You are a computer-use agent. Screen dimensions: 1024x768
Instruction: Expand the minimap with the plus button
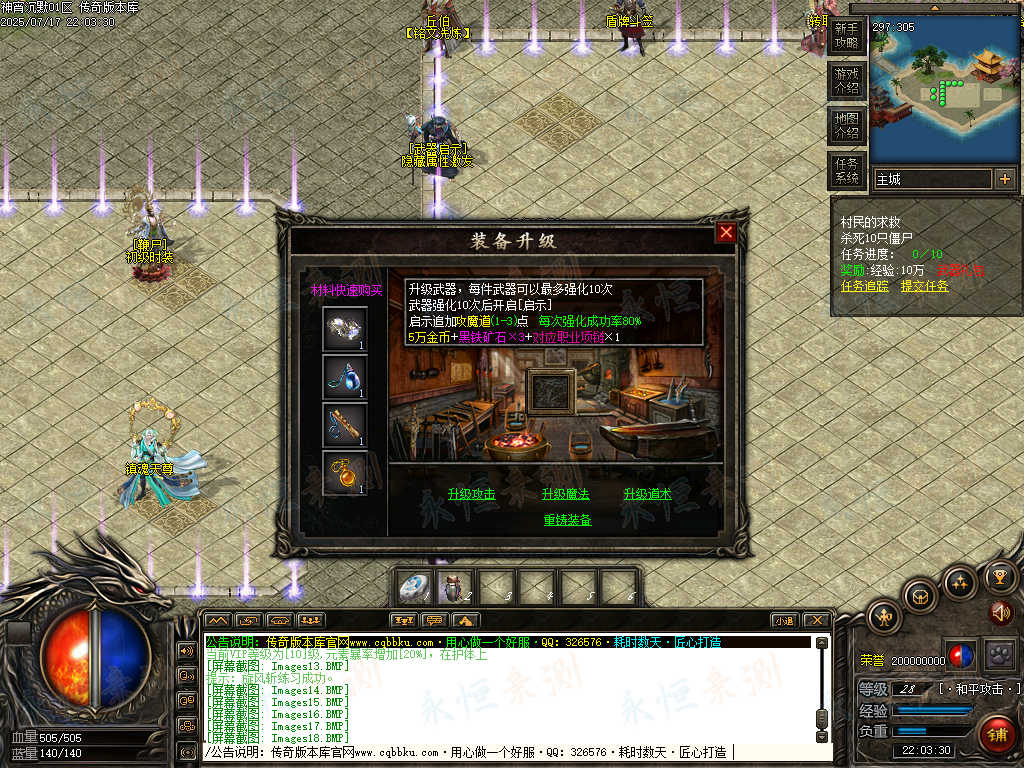(x=1005, y=179)
